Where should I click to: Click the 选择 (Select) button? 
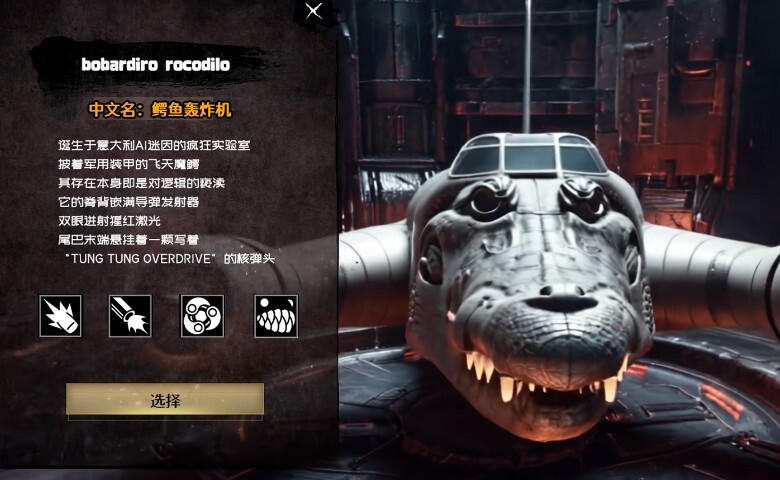click(x=165, y=400)
